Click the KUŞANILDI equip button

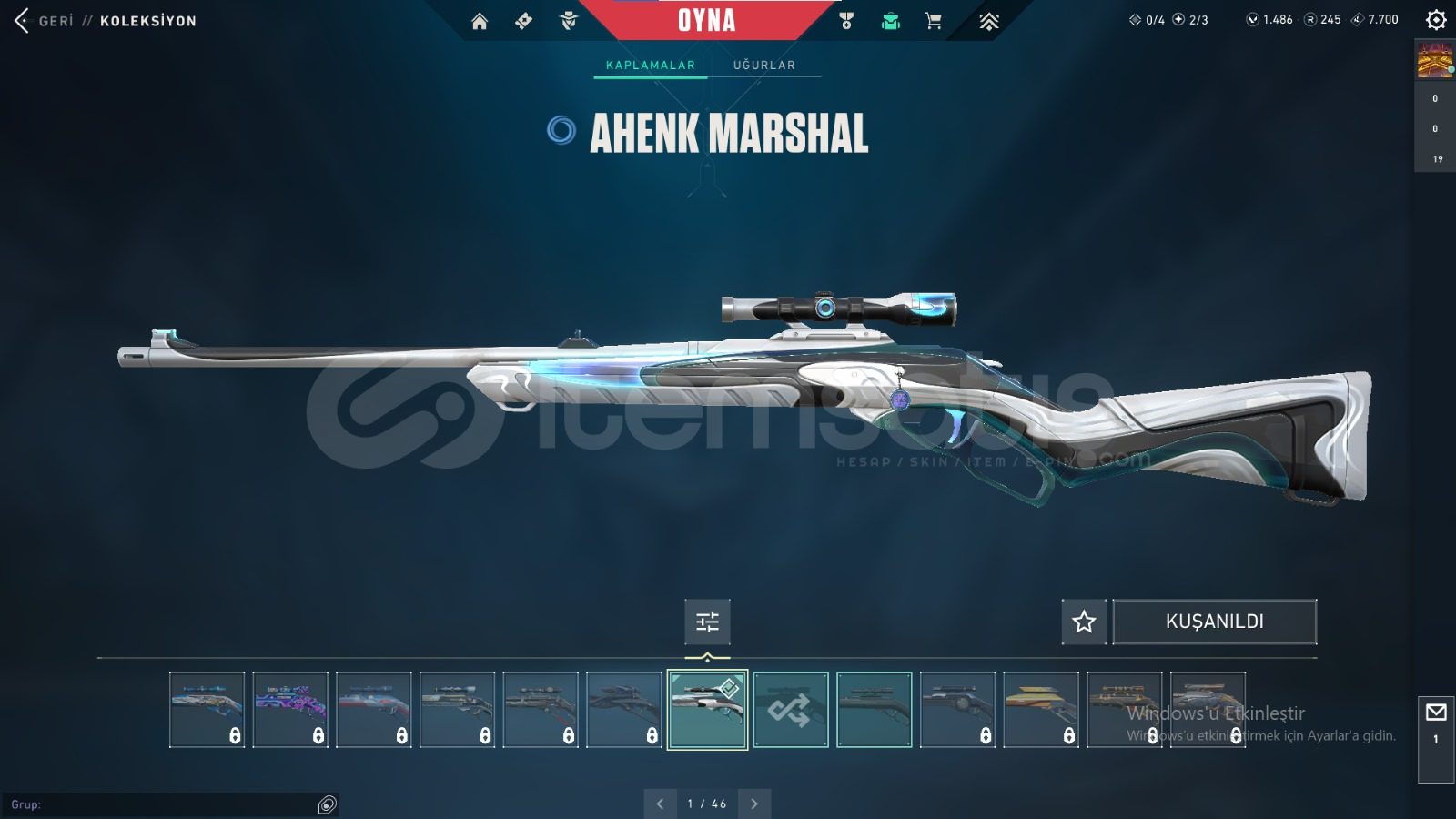click(1214, 622)
